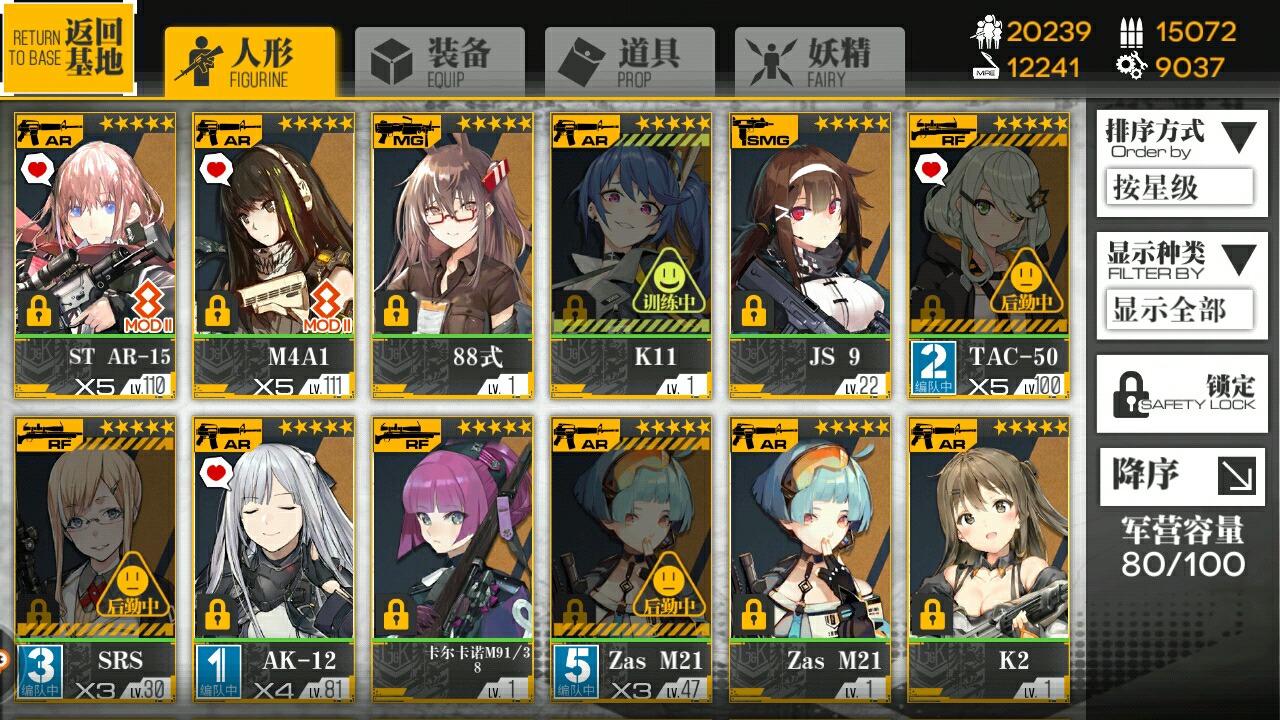Click the heart affection icon on ST AR-15
The image size is (1280, 720).
pos(36,171)
